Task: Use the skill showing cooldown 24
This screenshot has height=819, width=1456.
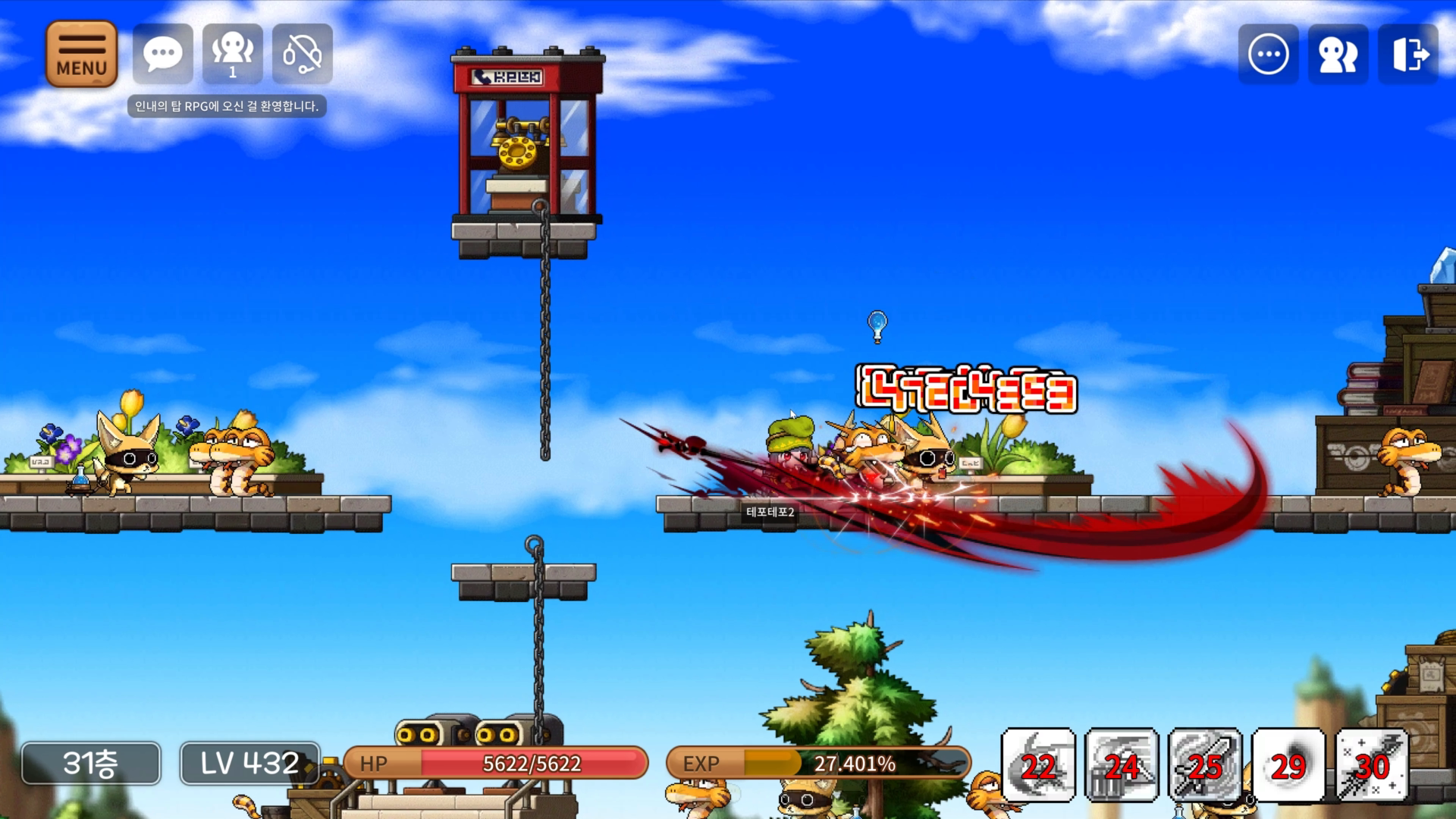Action: tap(1122, 764)
